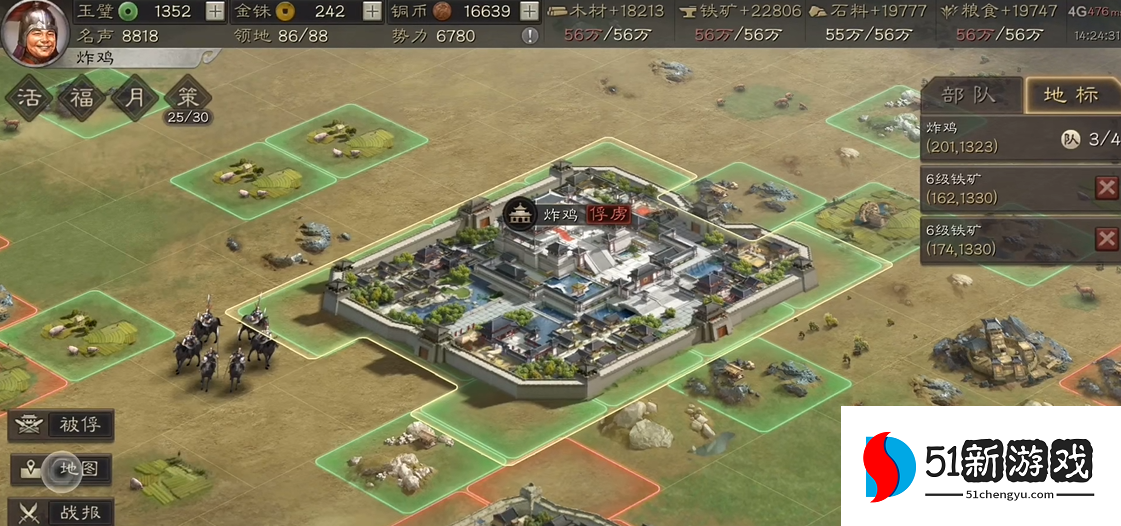This screenshot has height=526, width=1121.
Task: Switch to the 部队 troops tab
Action: pyautogui.click(x=970, y=95)
